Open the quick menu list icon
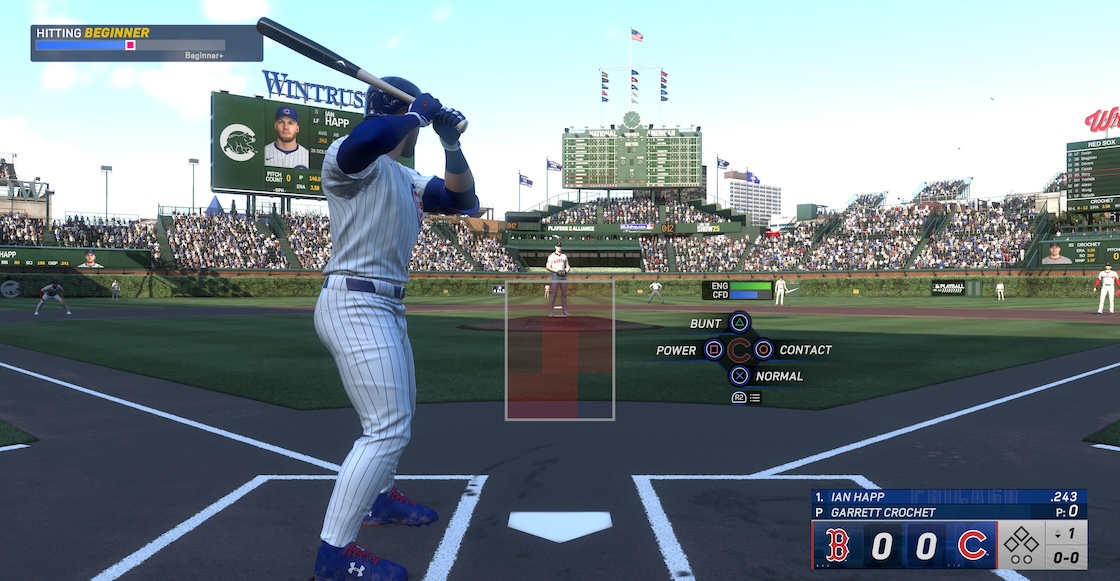This screenshot has height=581, width=1120. click(754, 398)
